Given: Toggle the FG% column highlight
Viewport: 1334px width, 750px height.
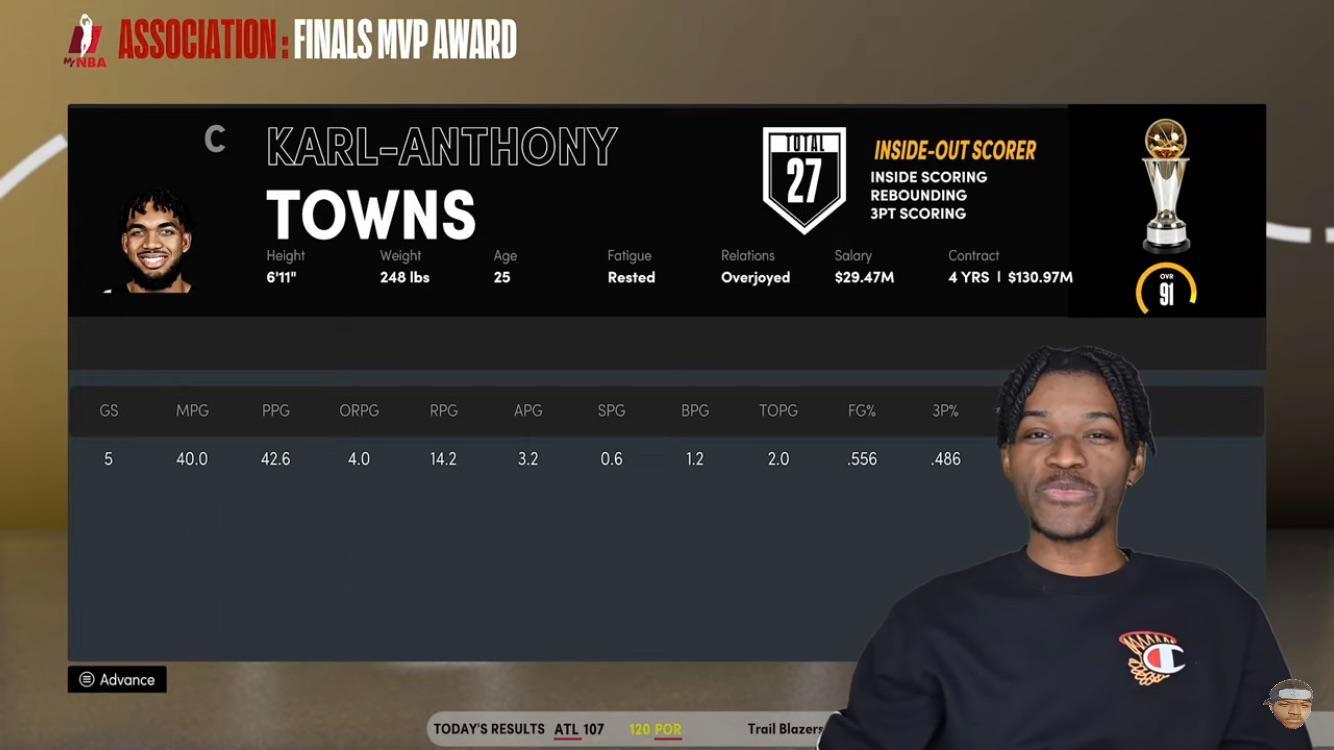Looking at the screenshot, I should [x=860, y=410].
